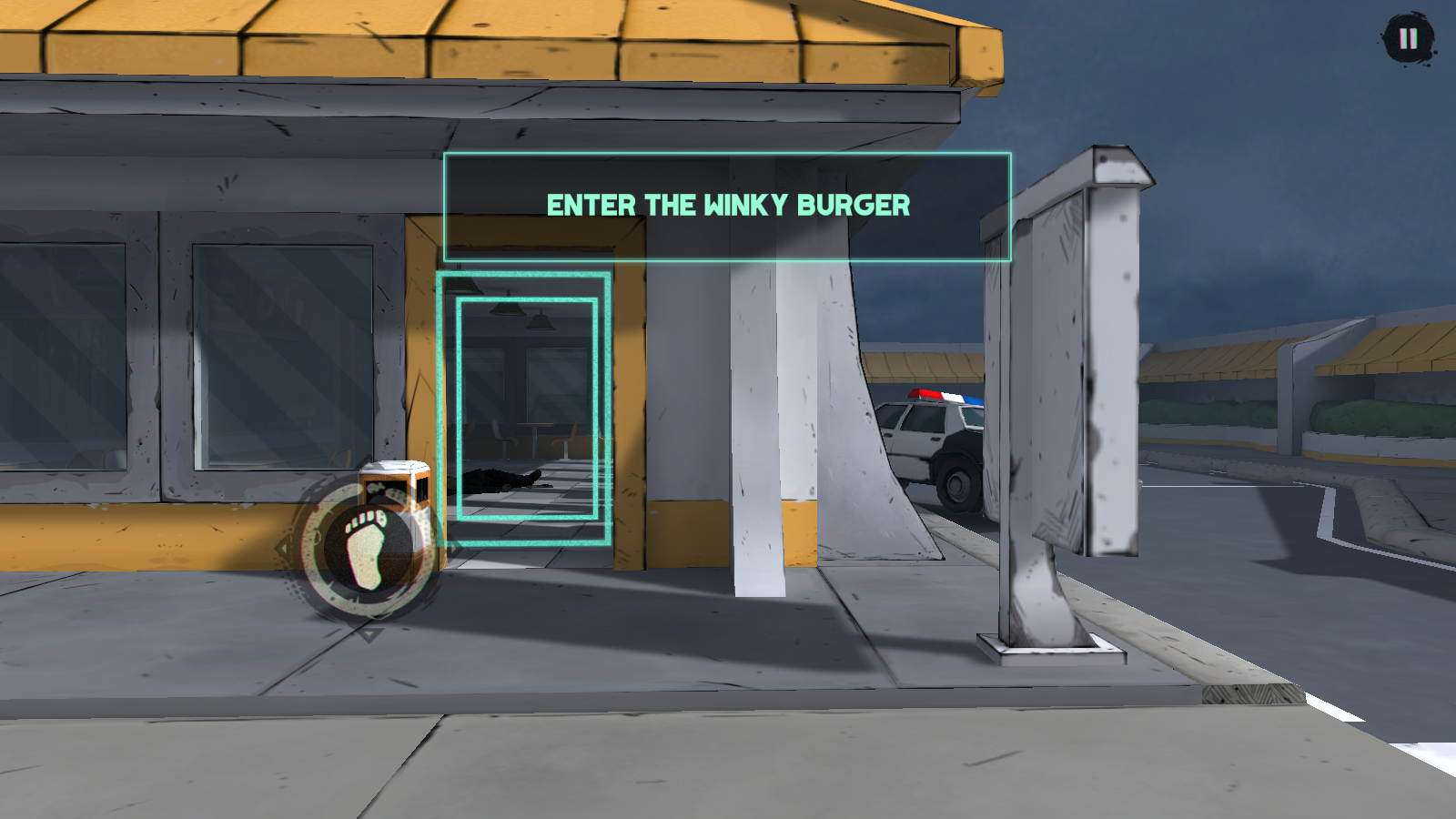This screenshot has height=819, width=1456.
Task: Pause the game with the pause button
Action: coord(1408,39)
